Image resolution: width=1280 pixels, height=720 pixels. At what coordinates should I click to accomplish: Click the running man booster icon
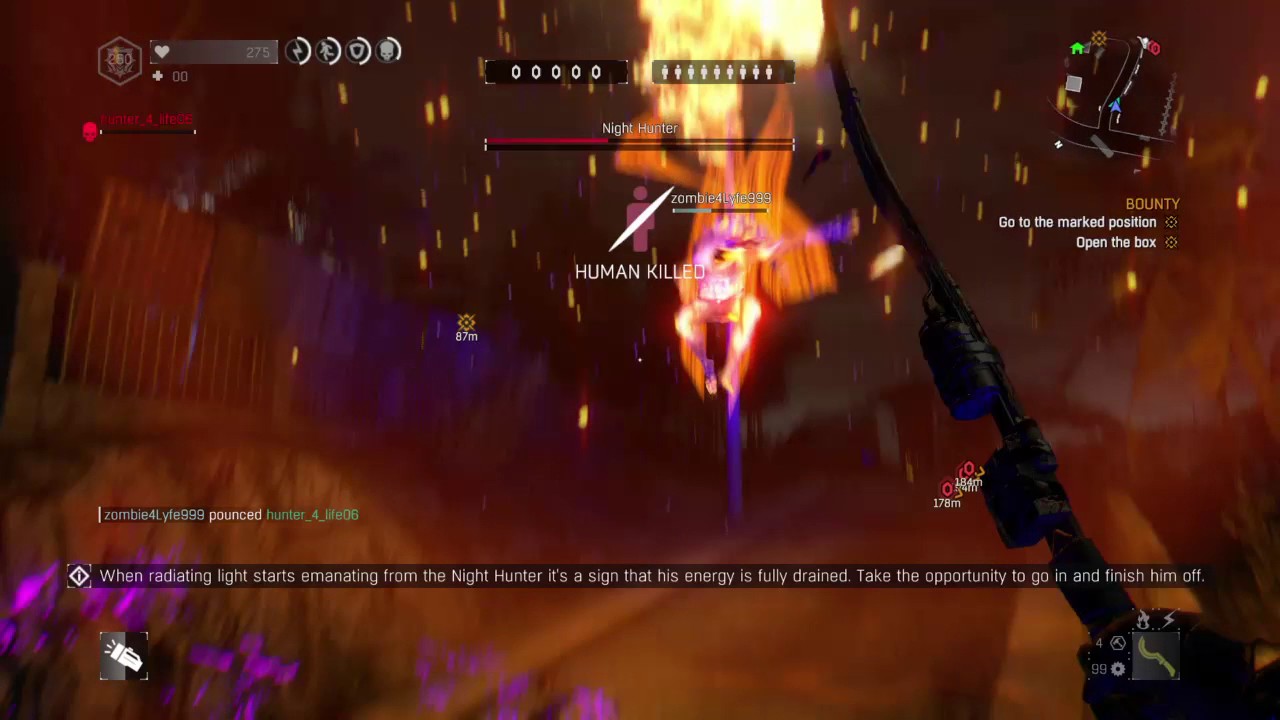[328, 51]
